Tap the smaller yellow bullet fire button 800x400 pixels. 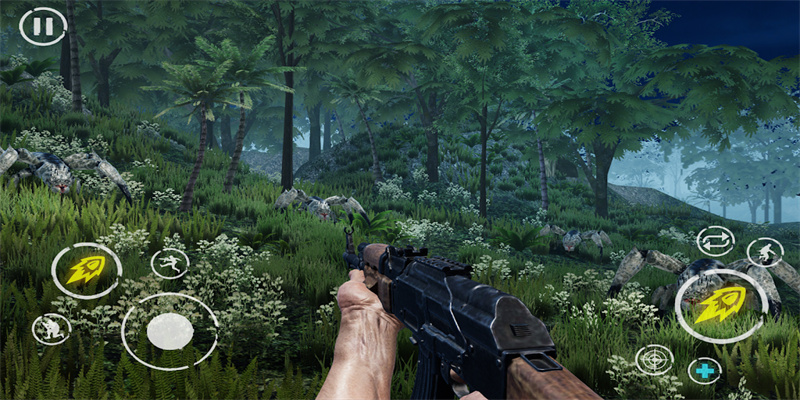87,270
